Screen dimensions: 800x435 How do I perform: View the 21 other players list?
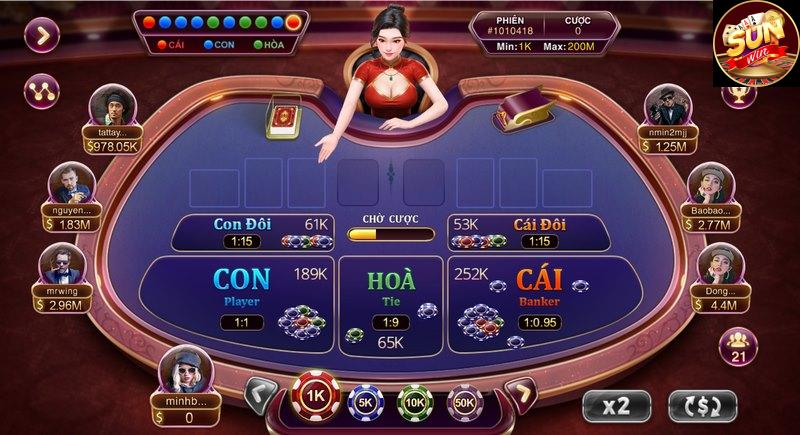pos(738,345)
